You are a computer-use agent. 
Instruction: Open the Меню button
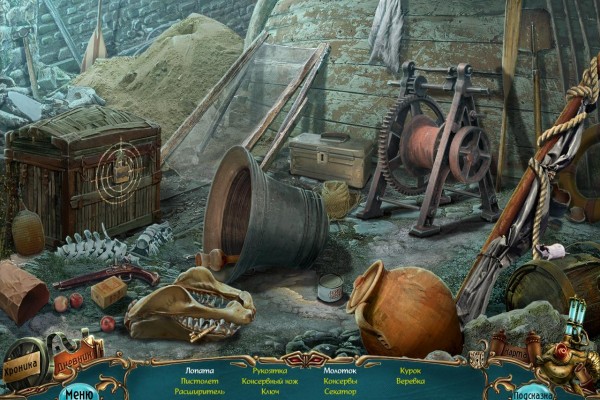coord(78,391)
